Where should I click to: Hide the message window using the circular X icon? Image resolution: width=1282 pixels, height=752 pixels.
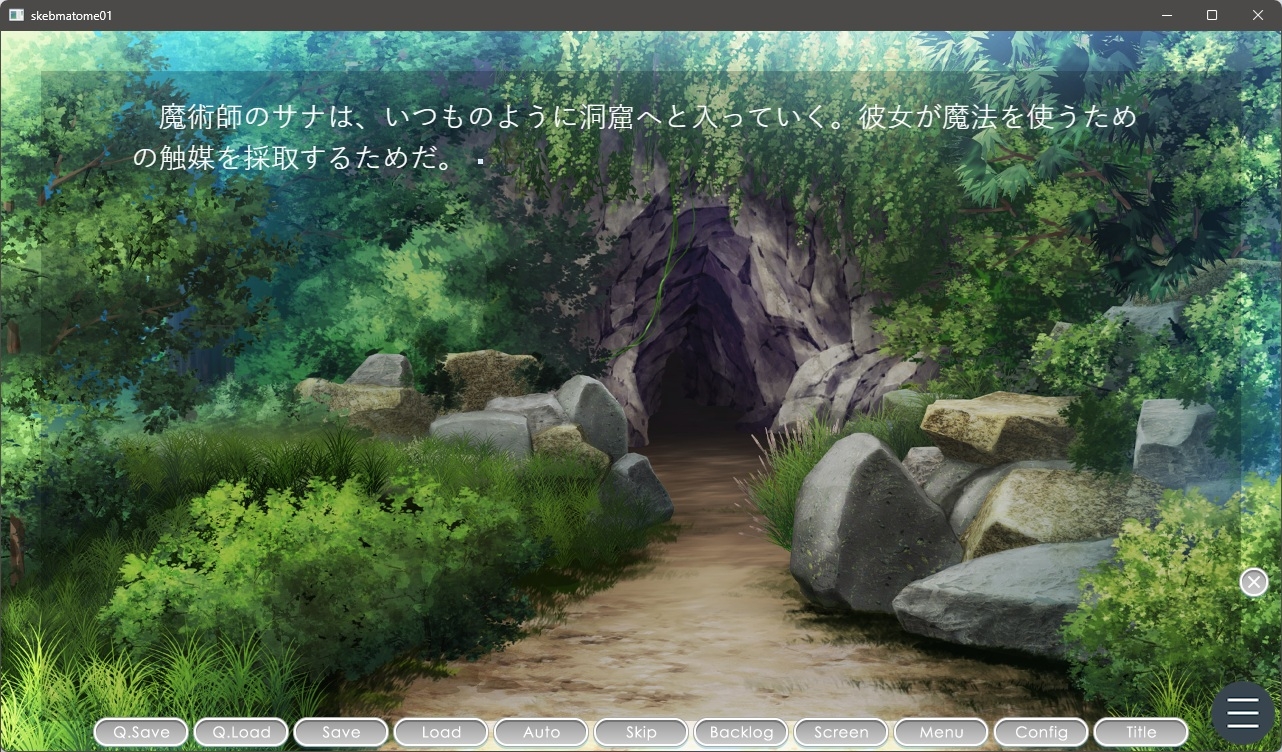(1253, 581)
